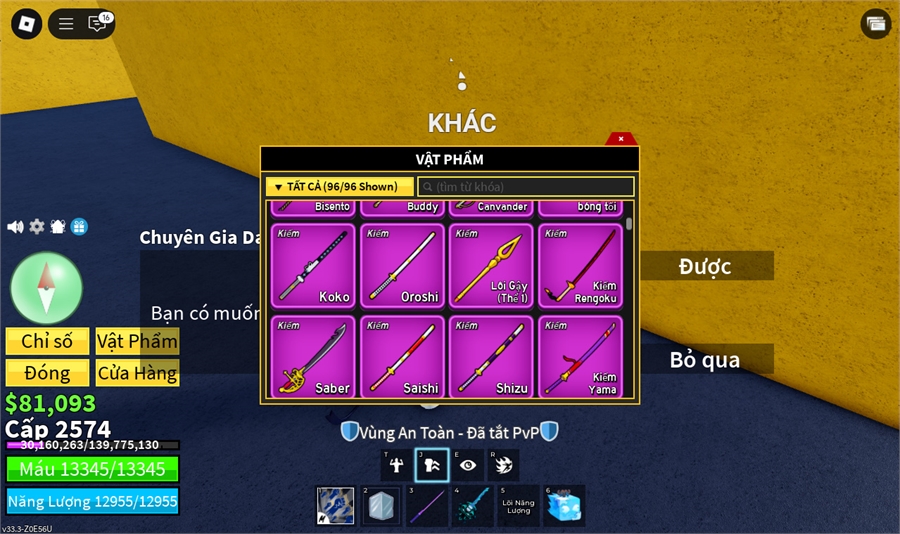Open settings via the gear icon
Screen dimensions: 900x534
(37, 227)
